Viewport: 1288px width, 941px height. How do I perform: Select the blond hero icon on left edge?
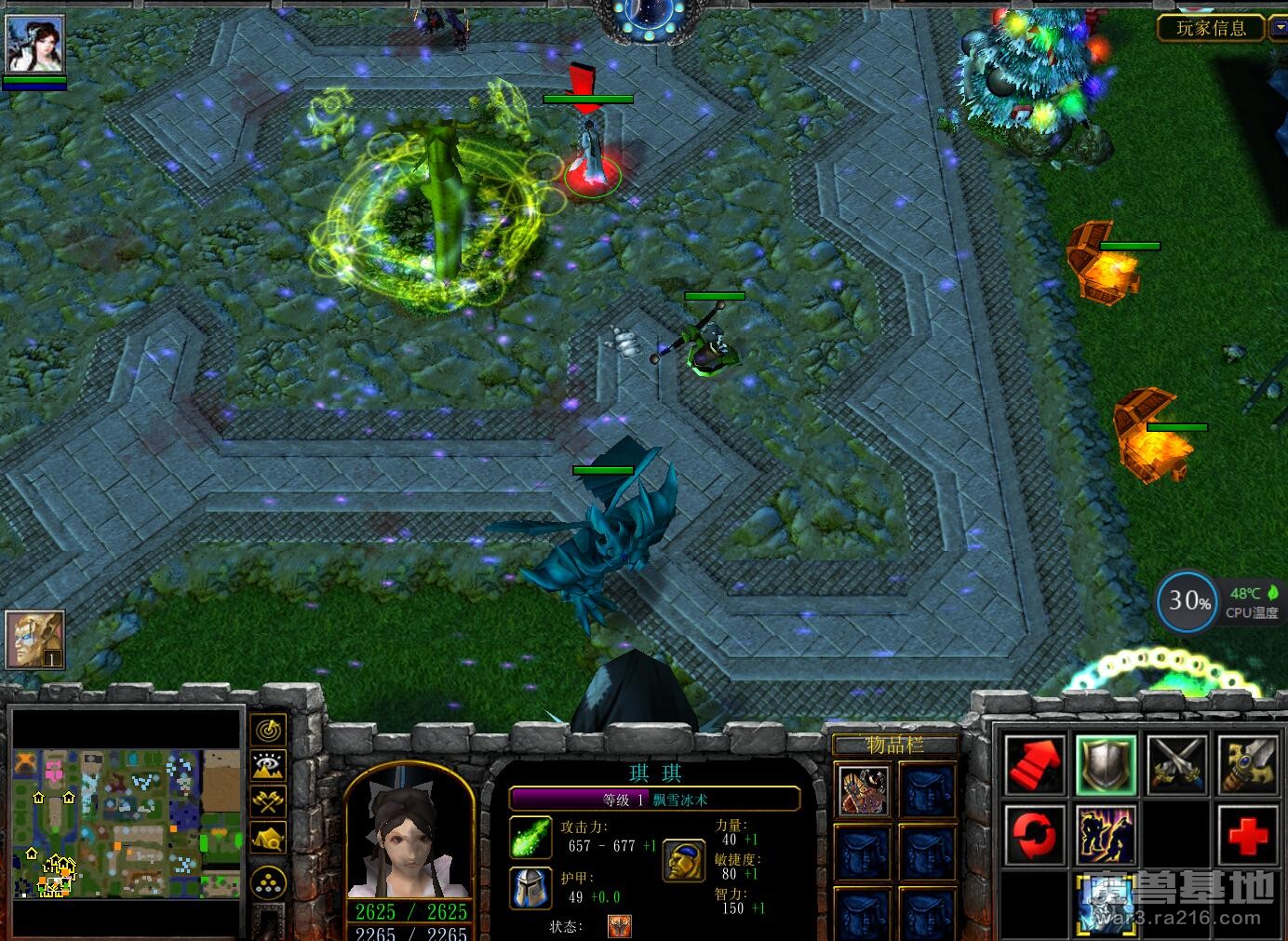(34, 639)
